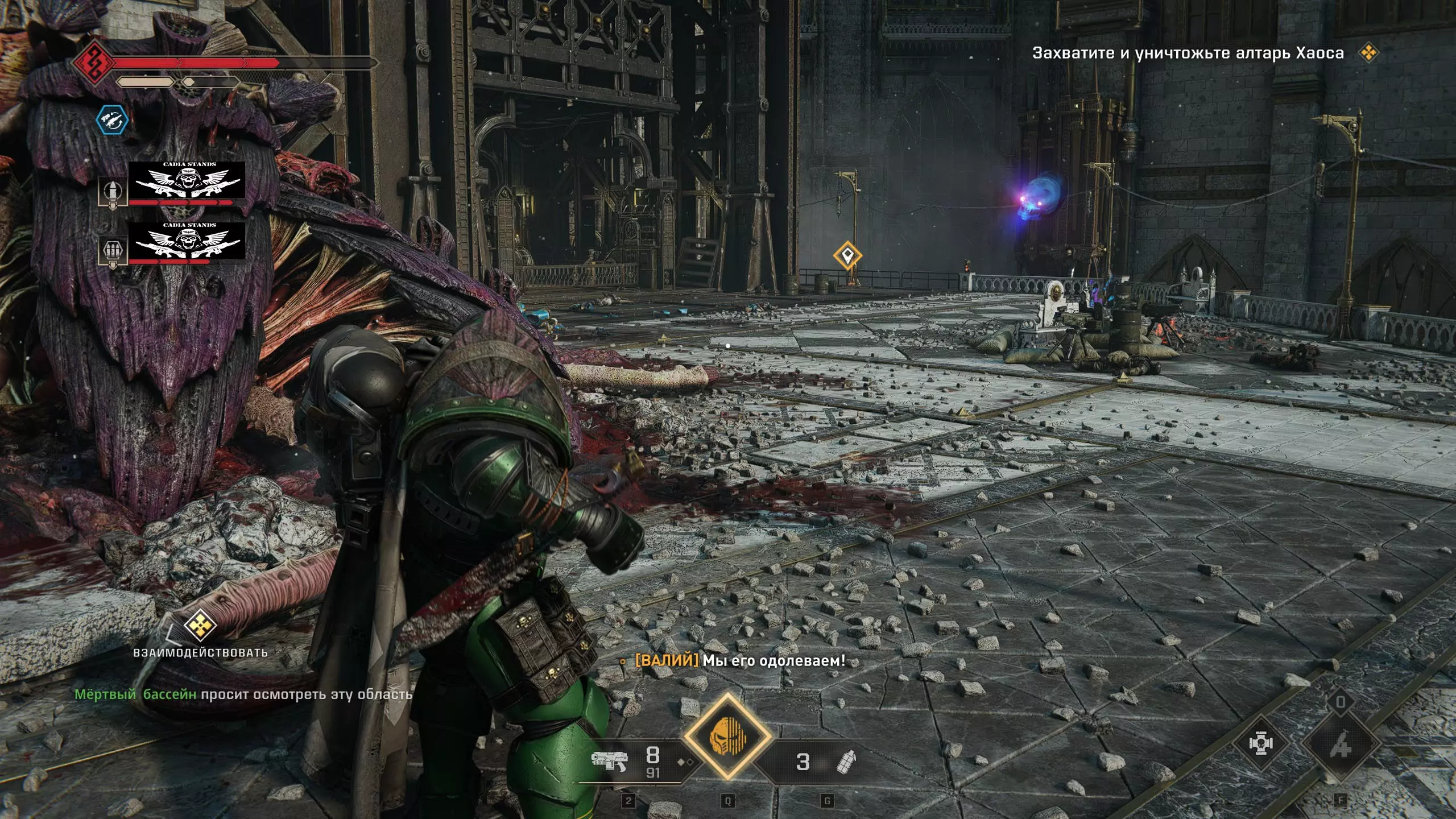The image size is (1456, 819).
Task: Click the skull cross execution icon
Action: point(1260,744)
